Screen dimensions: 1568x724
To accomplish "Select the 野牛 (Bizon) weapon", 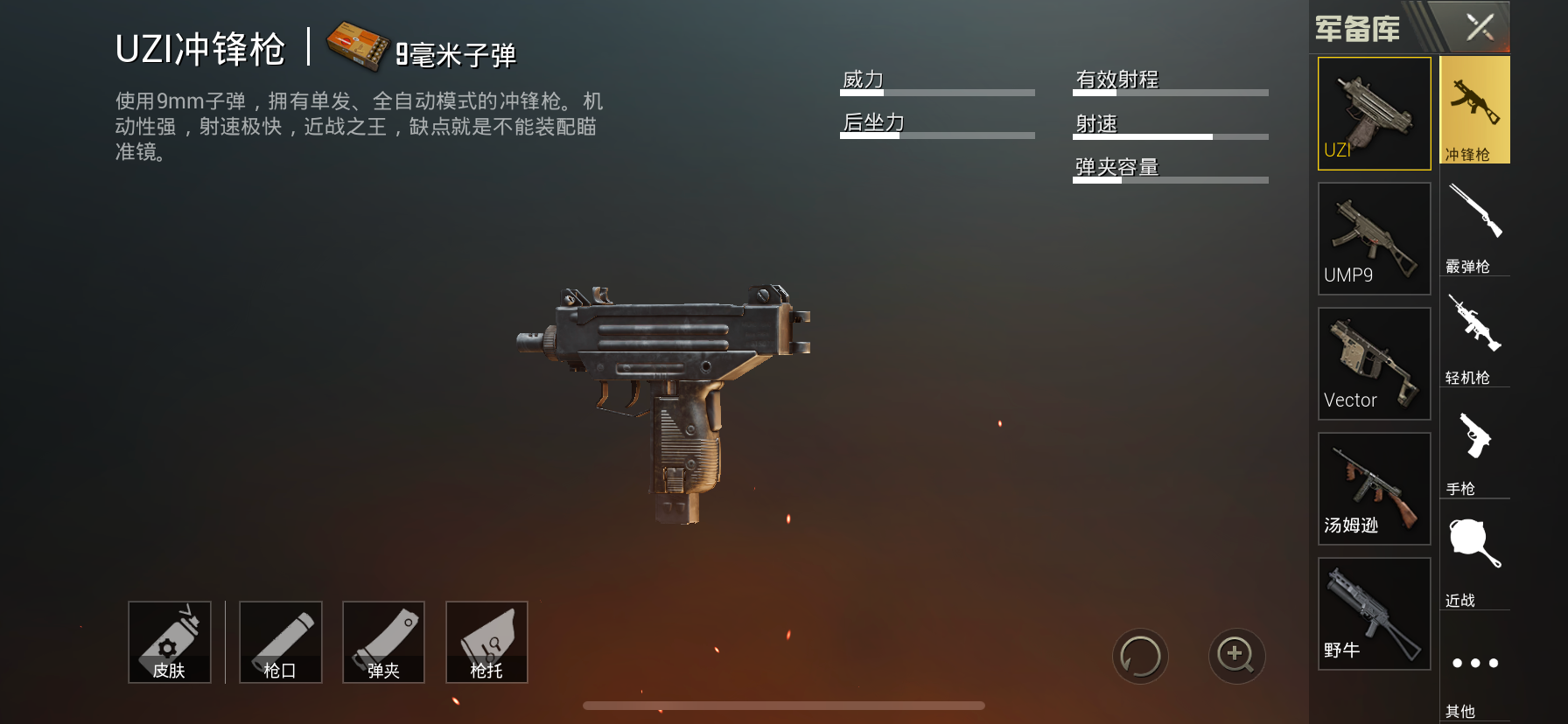I will pos(1374,614).
